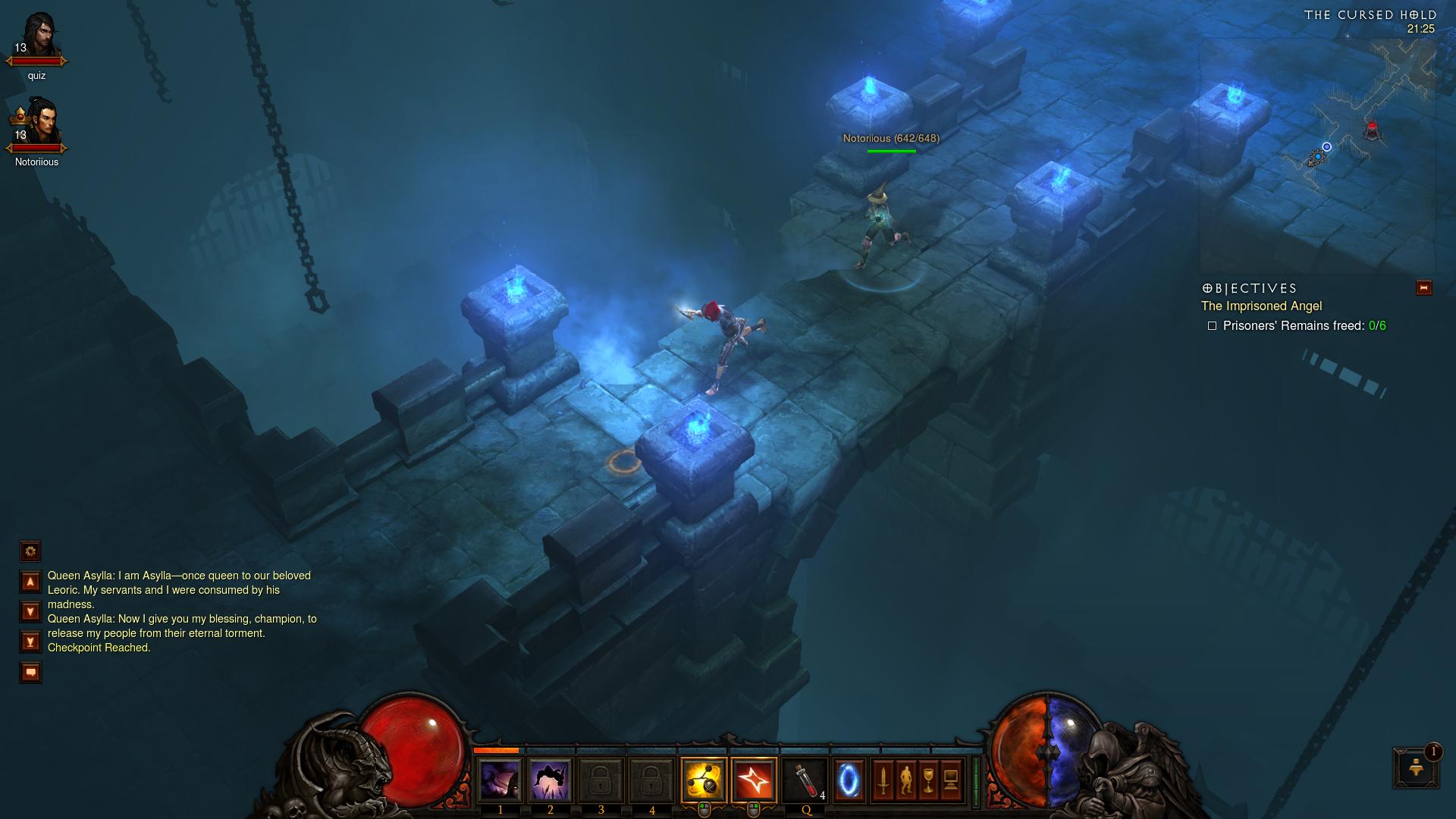The image size is (1456, 819).
Task: Use the Vault skill in slot 2
Action: (550, 780)
